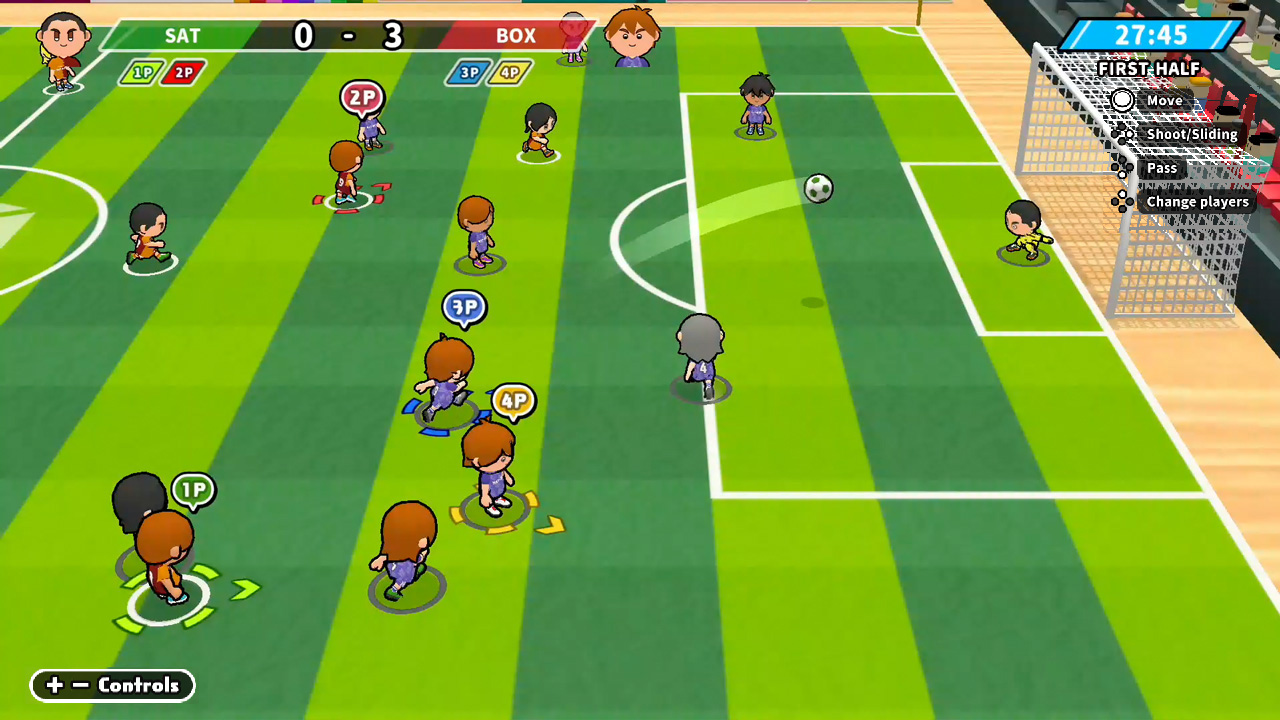This screenshot has height=720, width=1280.
Task: Click the Pass button icon in the legend
Action: pos(1122,167)
